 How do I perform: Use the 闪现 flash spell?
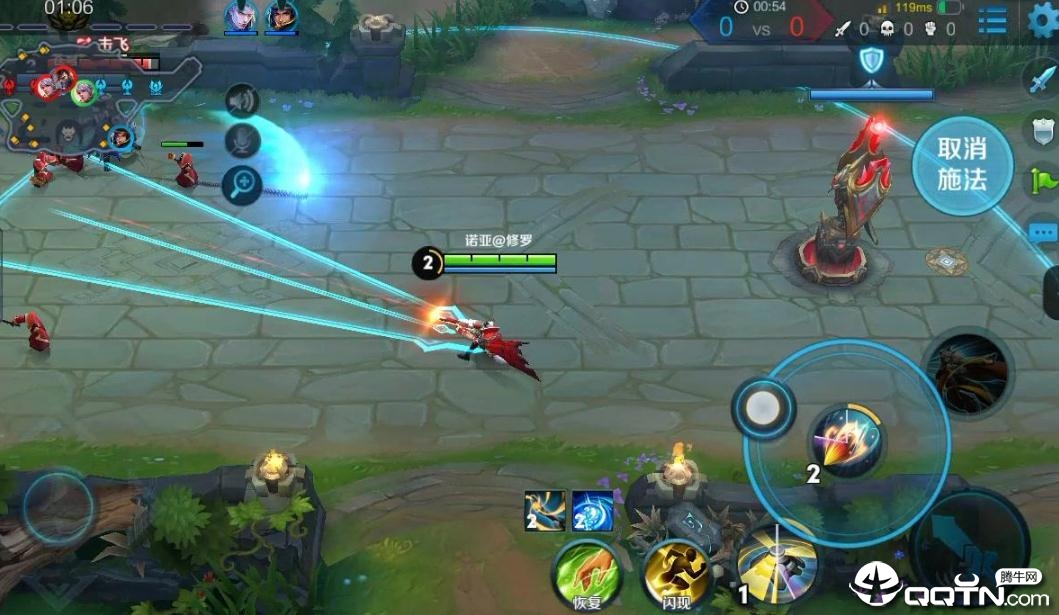(x=676, y=573)
